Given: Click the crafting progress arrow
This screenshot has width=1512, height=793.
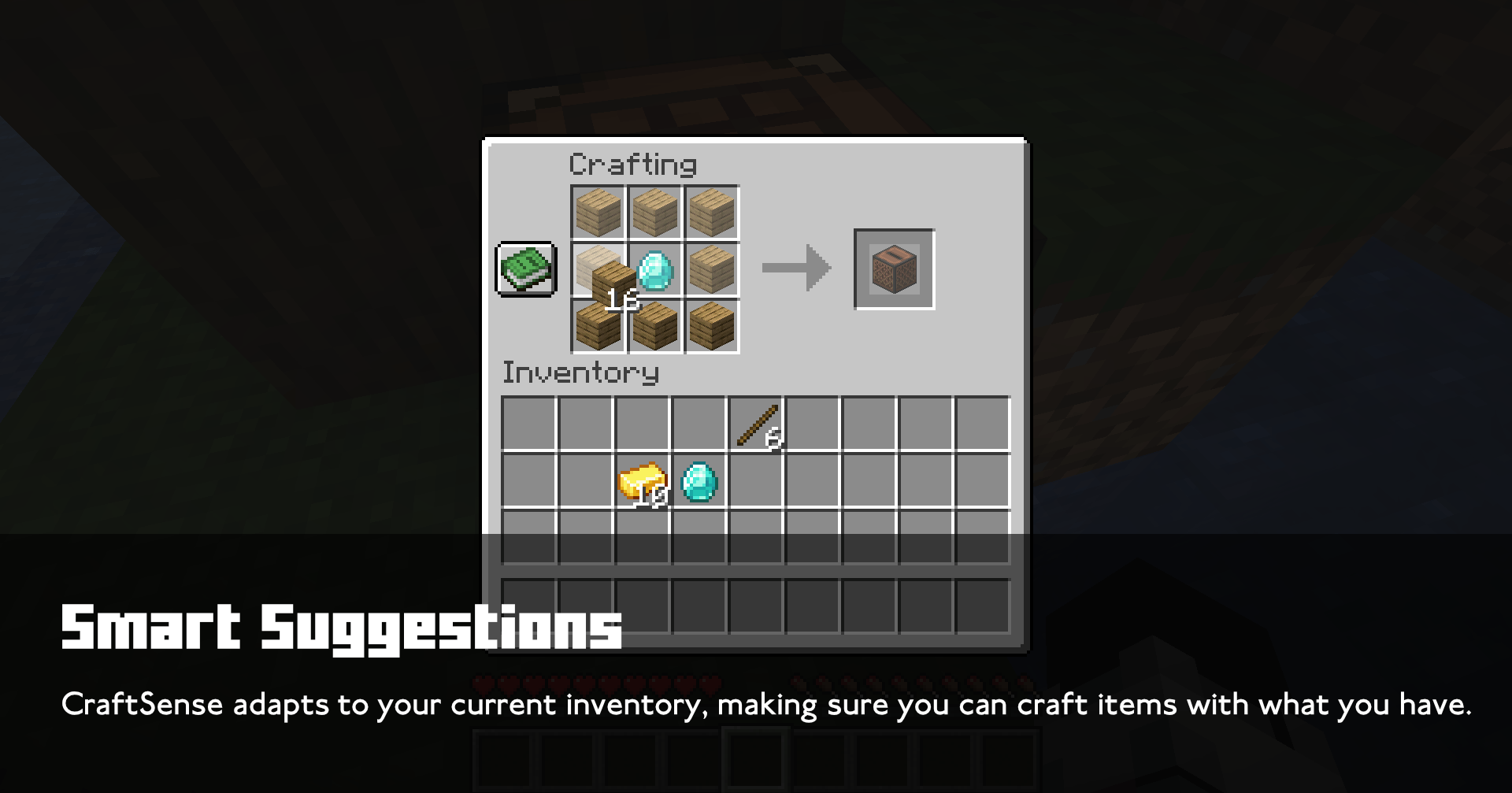Looking at the screenshot, I should (x=795, y=268).
